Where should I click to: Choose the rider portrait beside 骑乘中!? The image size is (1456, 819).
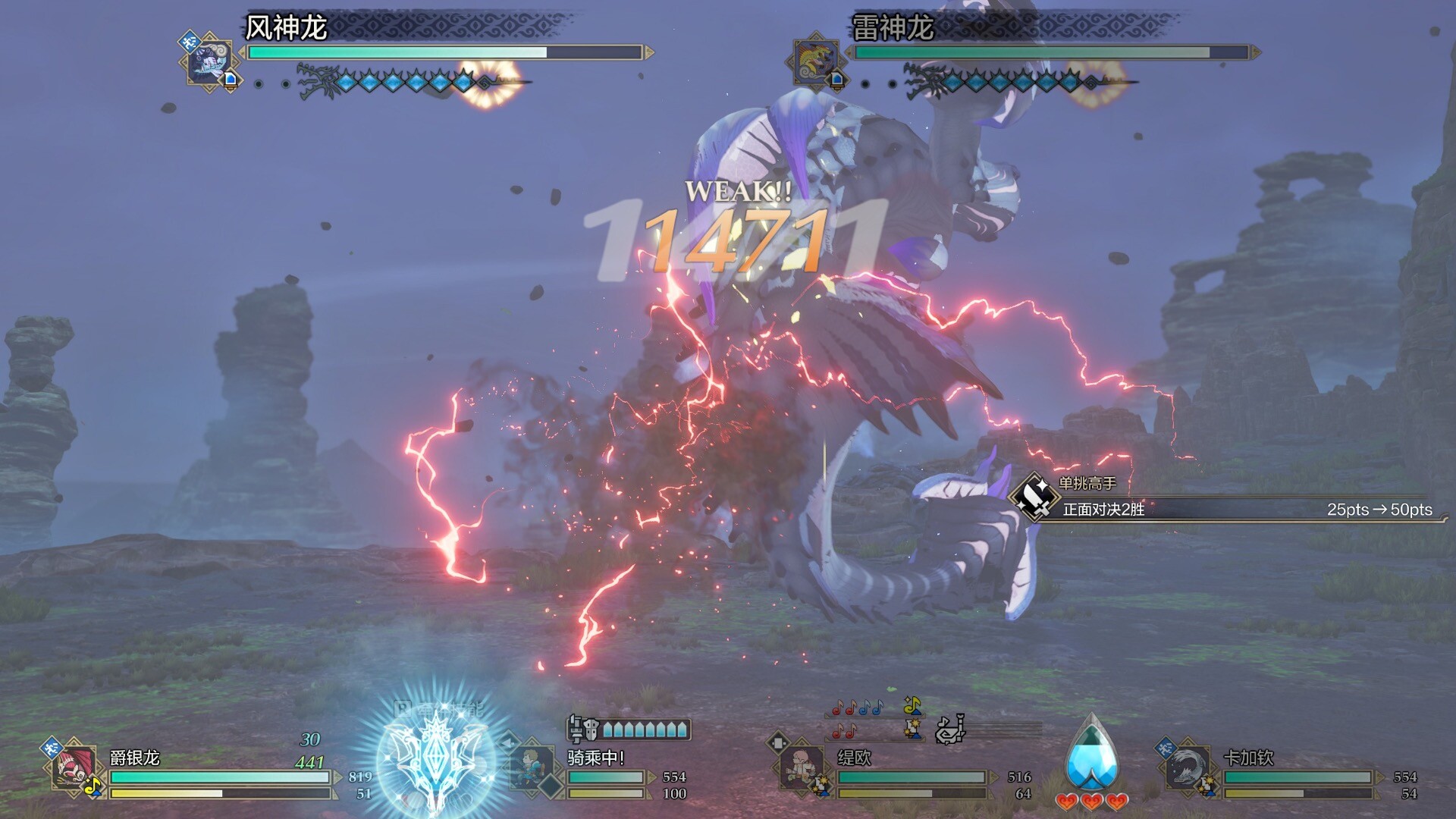tap(532, 767)
